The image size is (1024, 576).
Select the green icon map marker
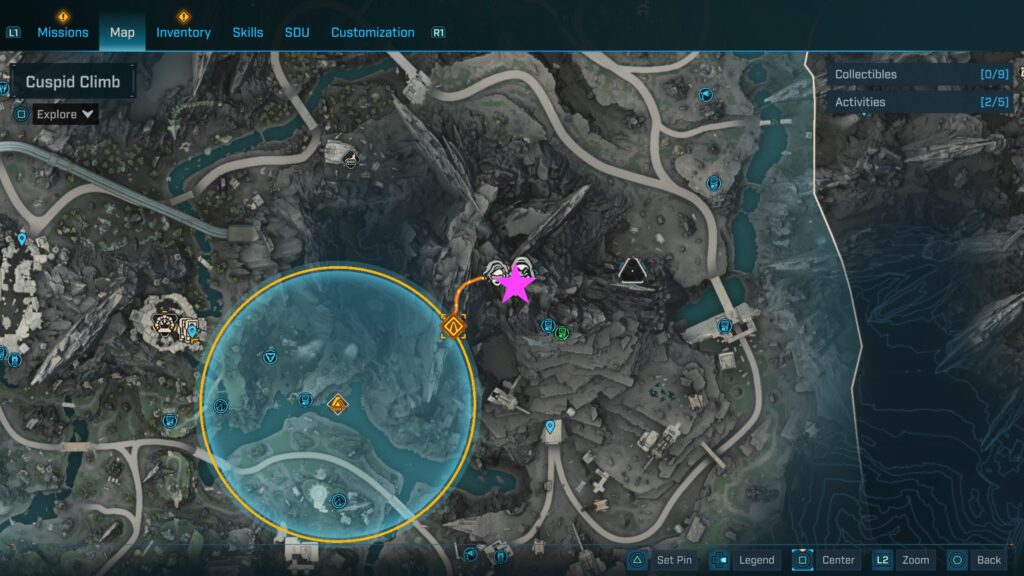pos(562,332)
